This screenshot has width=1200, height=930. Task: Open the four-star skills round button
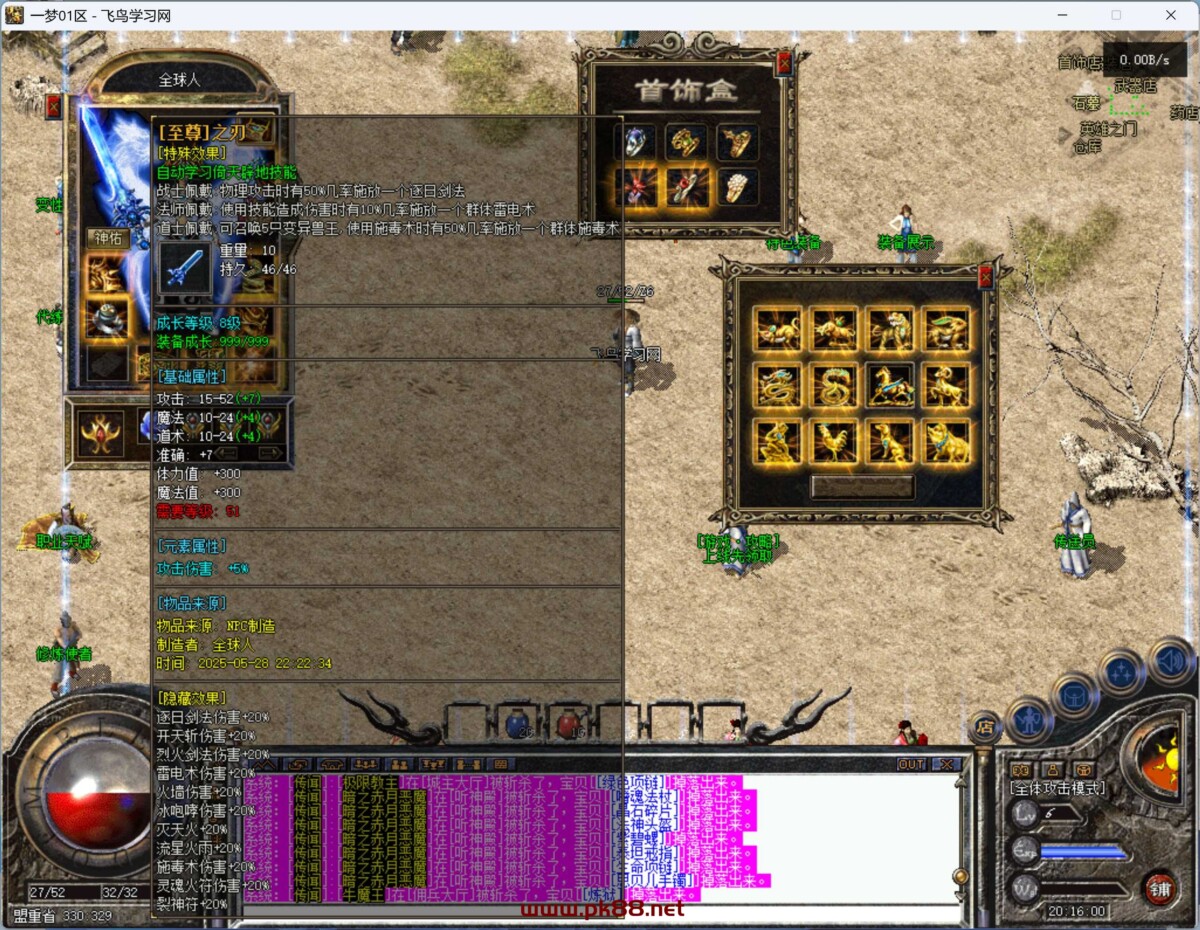1121,672
